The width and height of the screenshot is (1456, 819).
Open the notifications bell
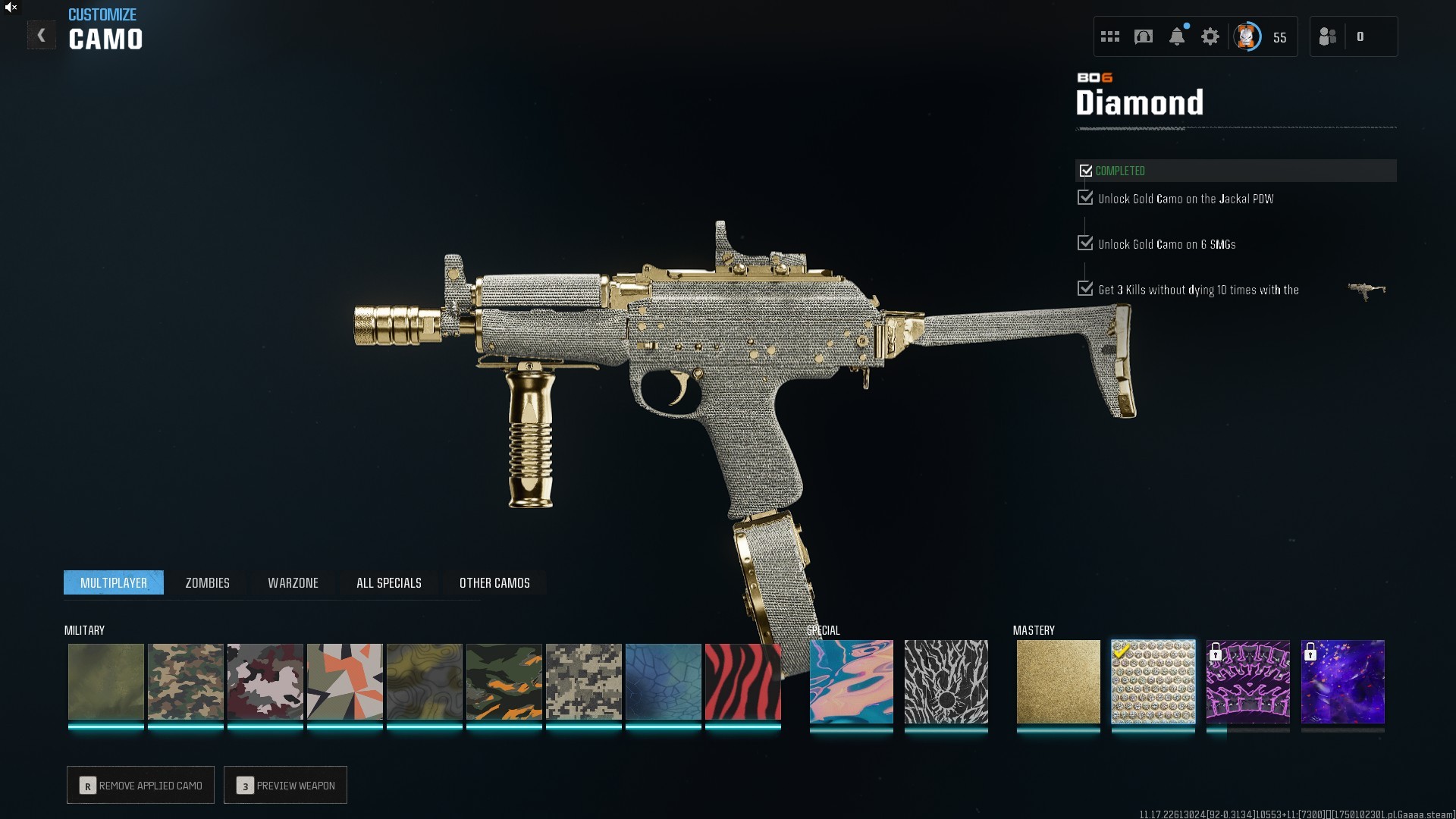[1176, 36]
